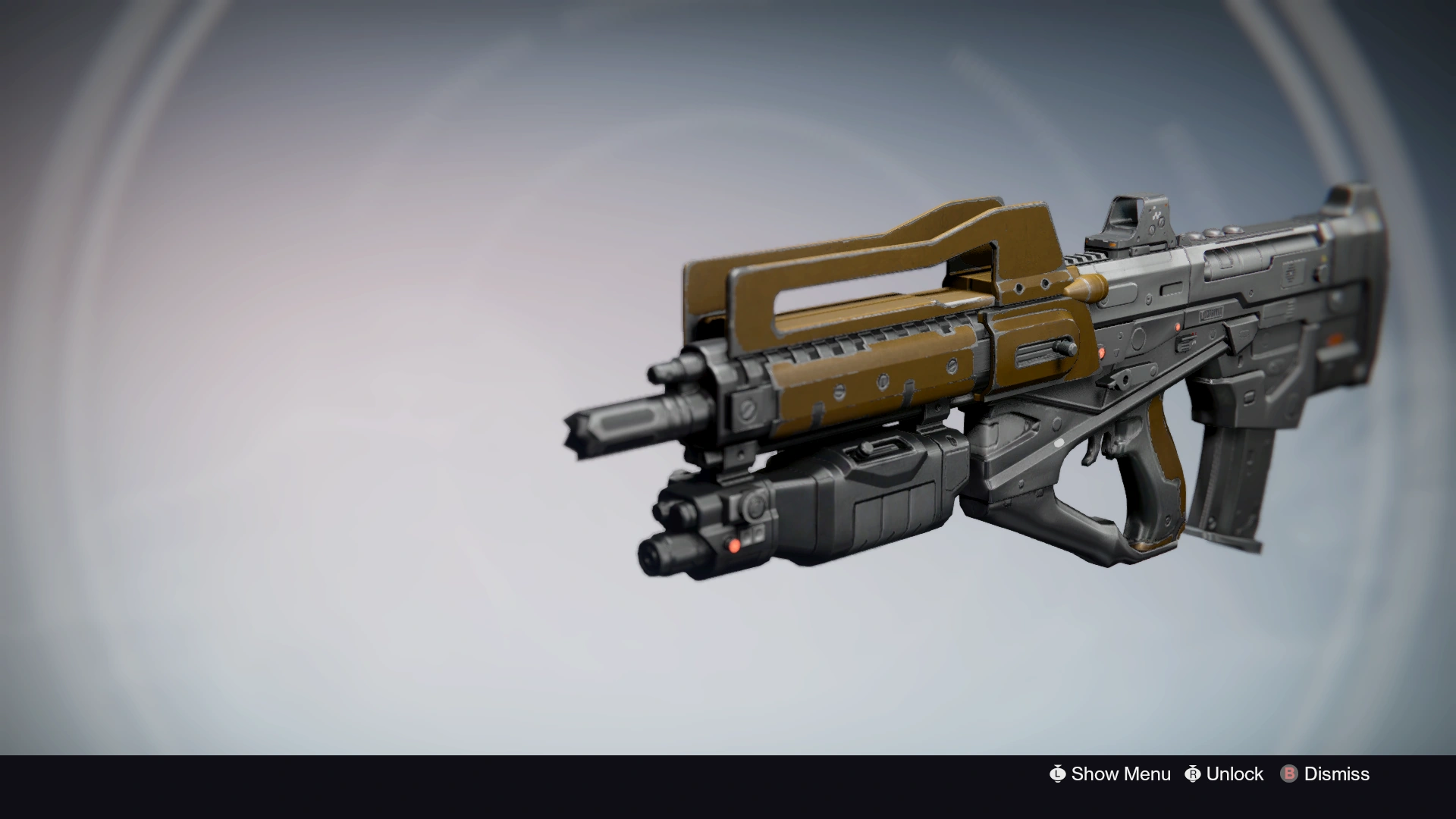
Task: Click the R-stick icon beside Unlock
Action: click(1192, 773)
